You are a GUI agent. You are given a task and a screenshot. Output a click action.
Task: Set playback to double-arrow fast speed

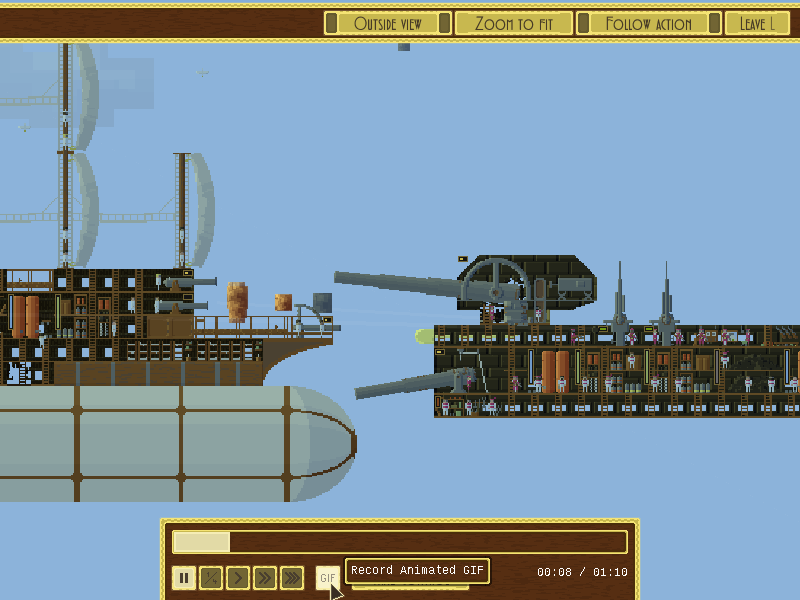[265, 577]
